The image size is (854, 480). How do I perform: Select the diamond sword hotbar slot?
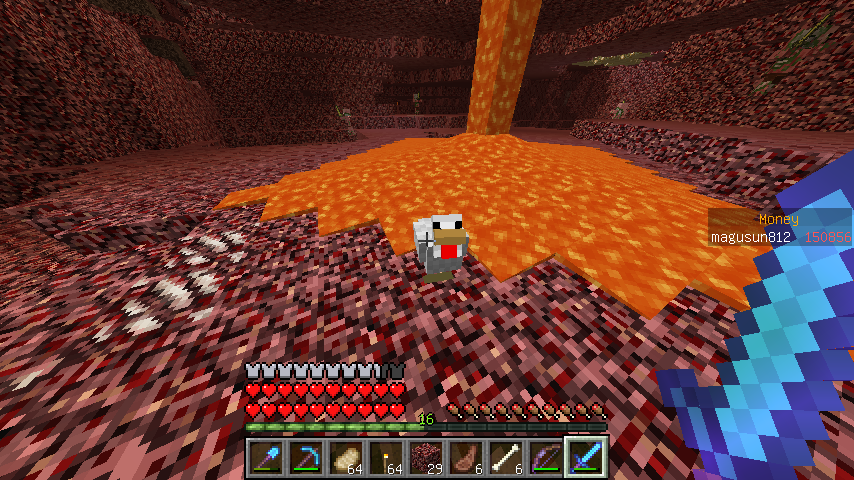[x=586, y=458]
